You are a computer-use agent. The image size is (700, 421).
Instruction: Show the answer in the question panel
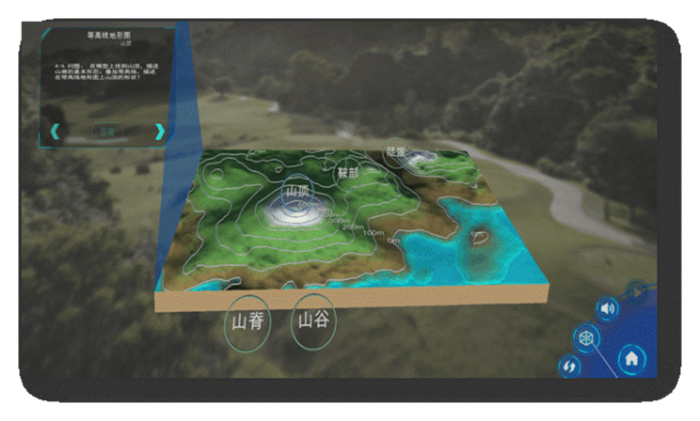pyautogui.click(x=106, y=131)
